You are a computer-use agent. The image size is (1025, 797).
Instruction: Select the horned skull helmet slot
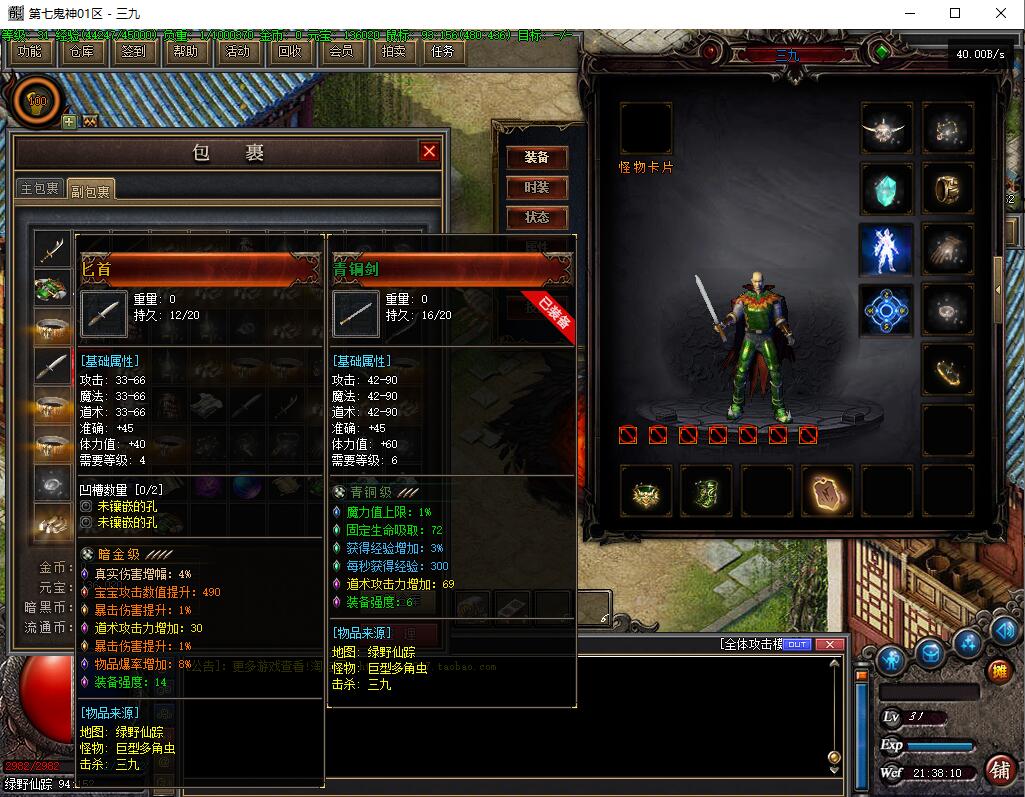tap(887, 128)
